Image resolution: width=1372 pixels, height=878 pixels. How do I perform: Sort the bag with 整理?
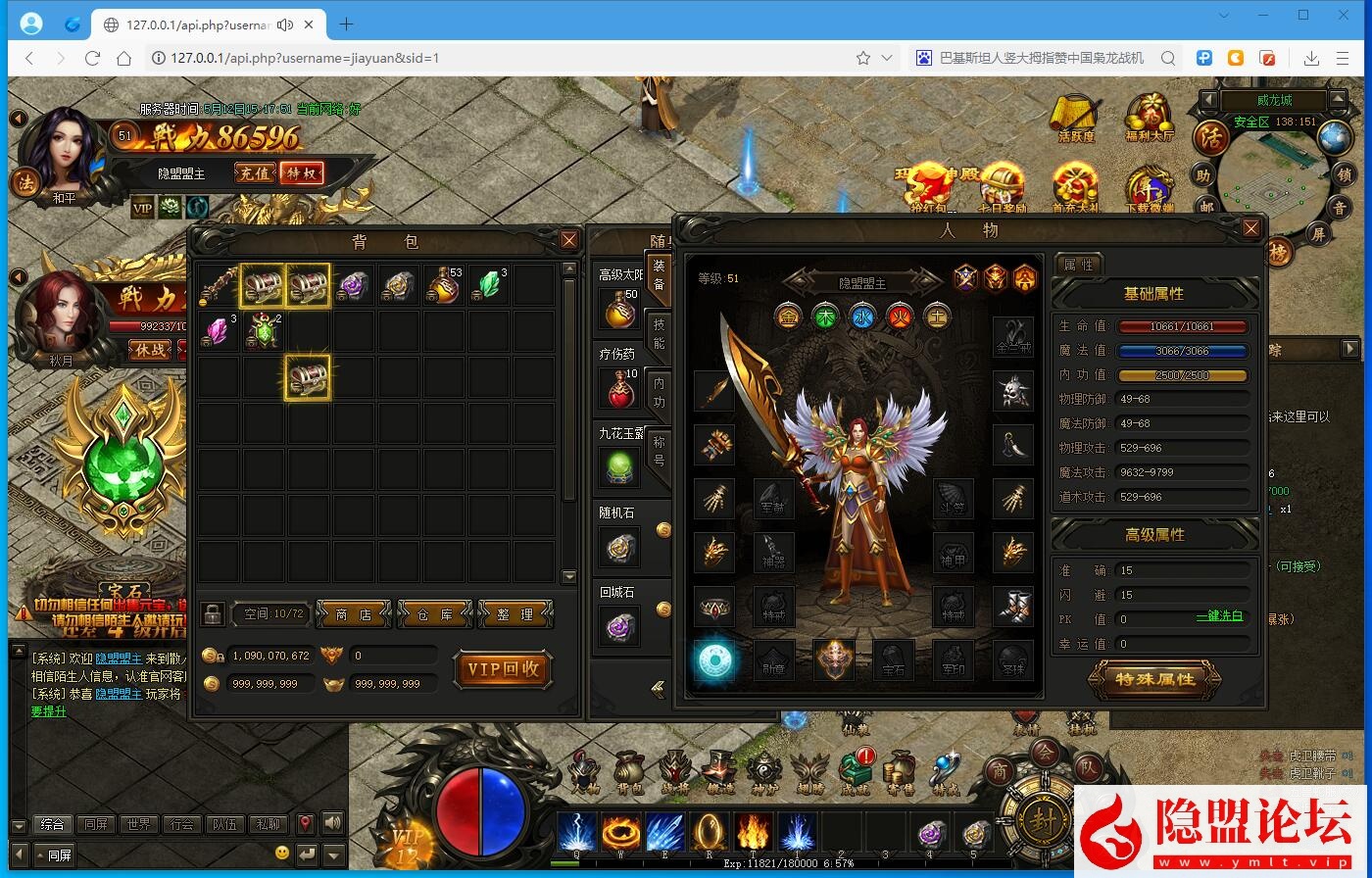(515, 614)
